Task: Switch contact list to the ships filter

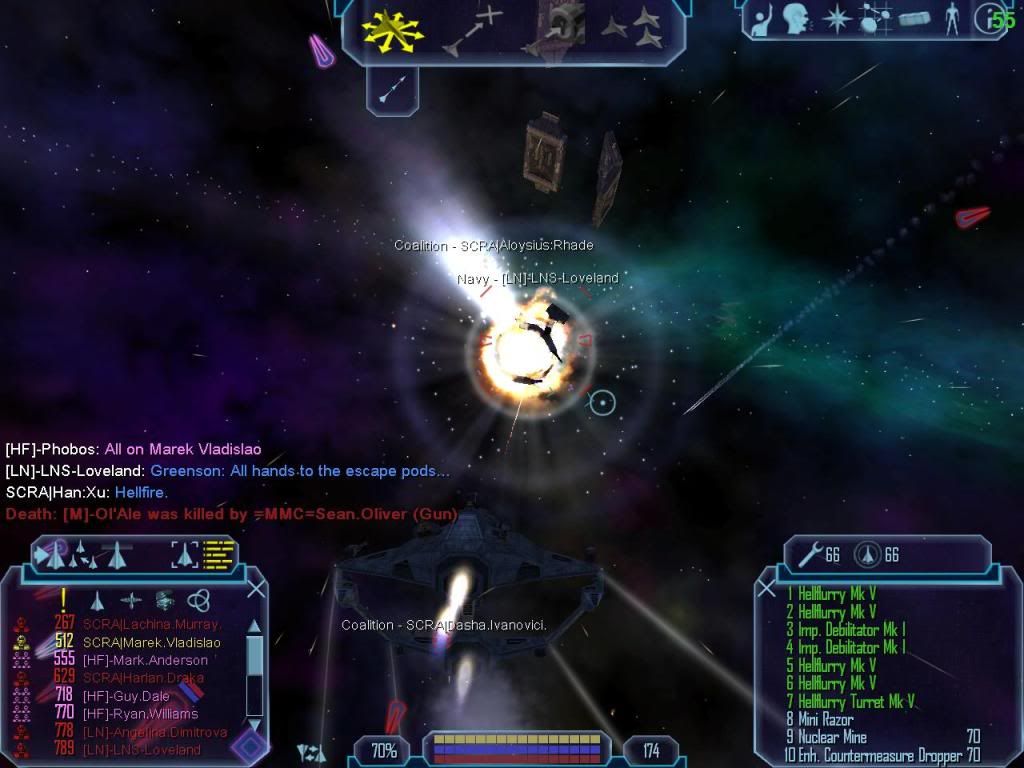Action: click(x=98, y=601)
